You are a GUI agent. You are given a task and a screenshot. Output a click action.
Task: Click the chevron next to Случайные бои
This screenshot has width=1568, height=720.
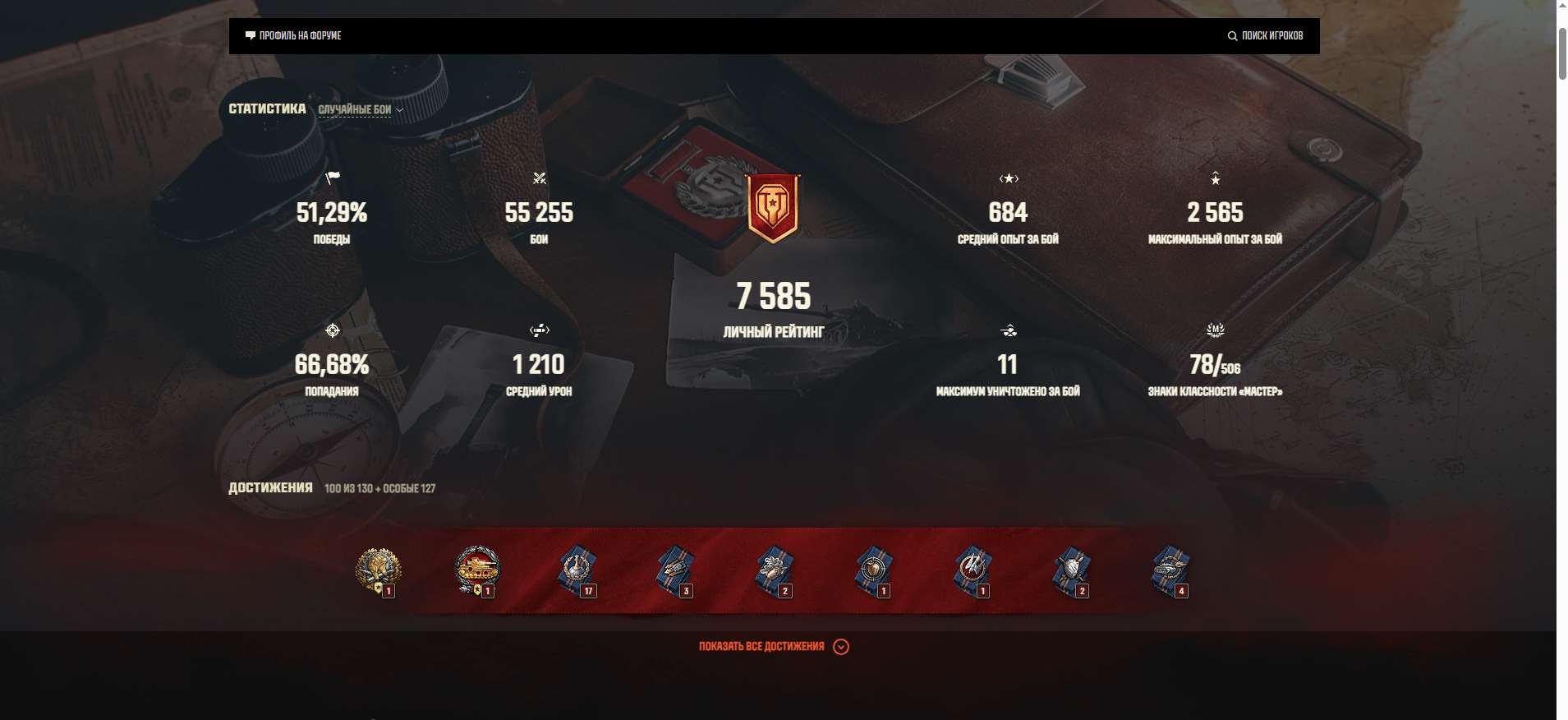tap(398, 110)
